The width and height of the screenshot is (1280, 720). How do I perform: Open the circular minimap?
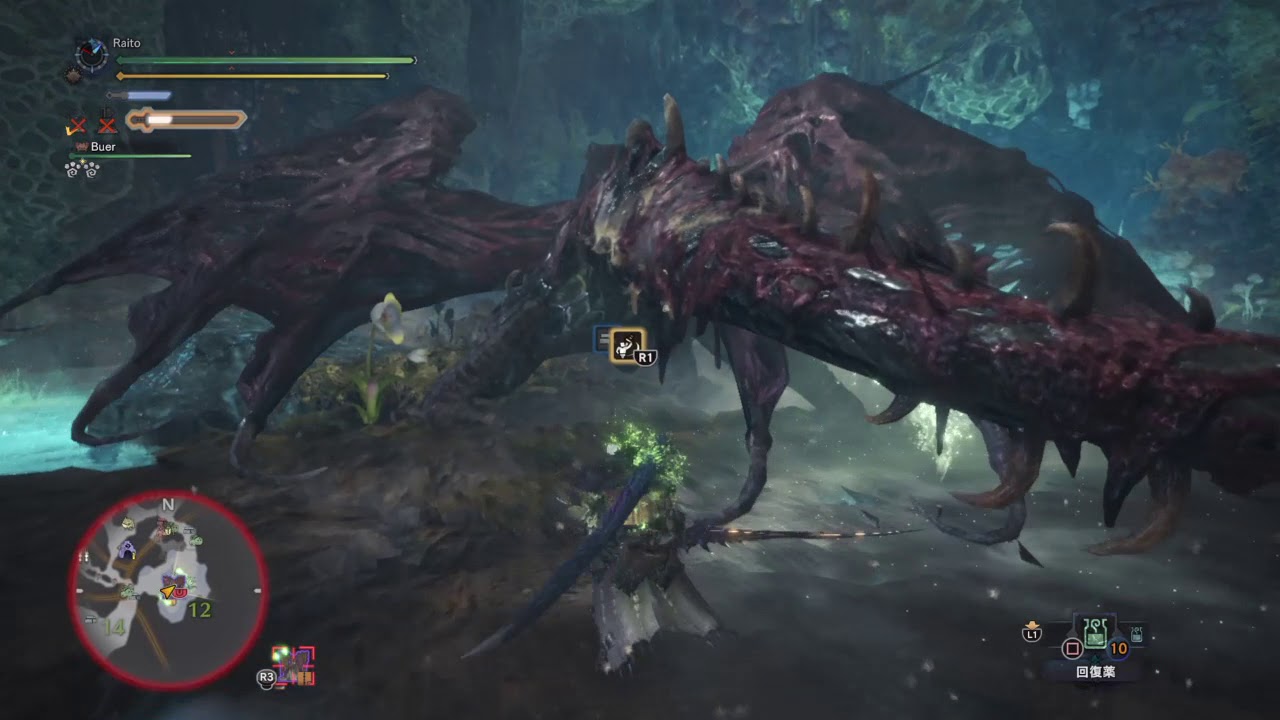coord(168,590)
